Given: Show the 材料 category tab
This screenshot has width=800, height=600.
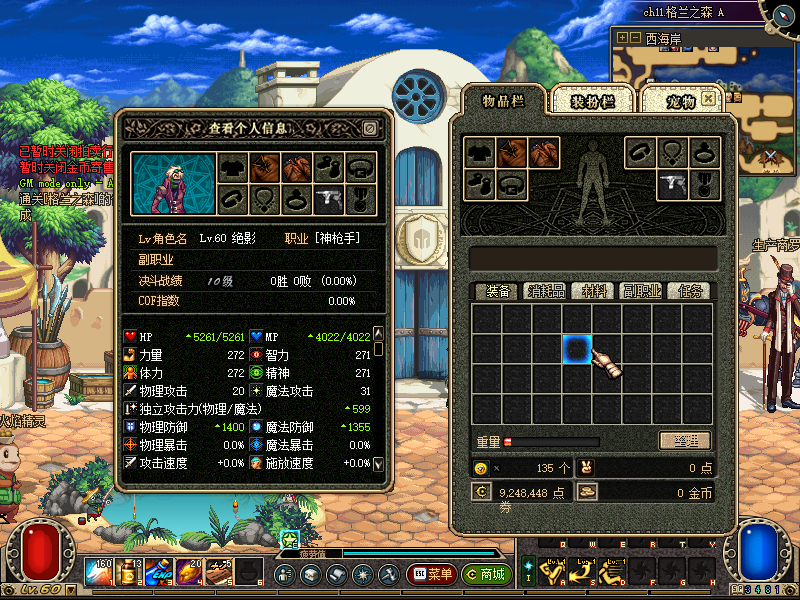Looking at the screenshot, I should pos(594,291).
